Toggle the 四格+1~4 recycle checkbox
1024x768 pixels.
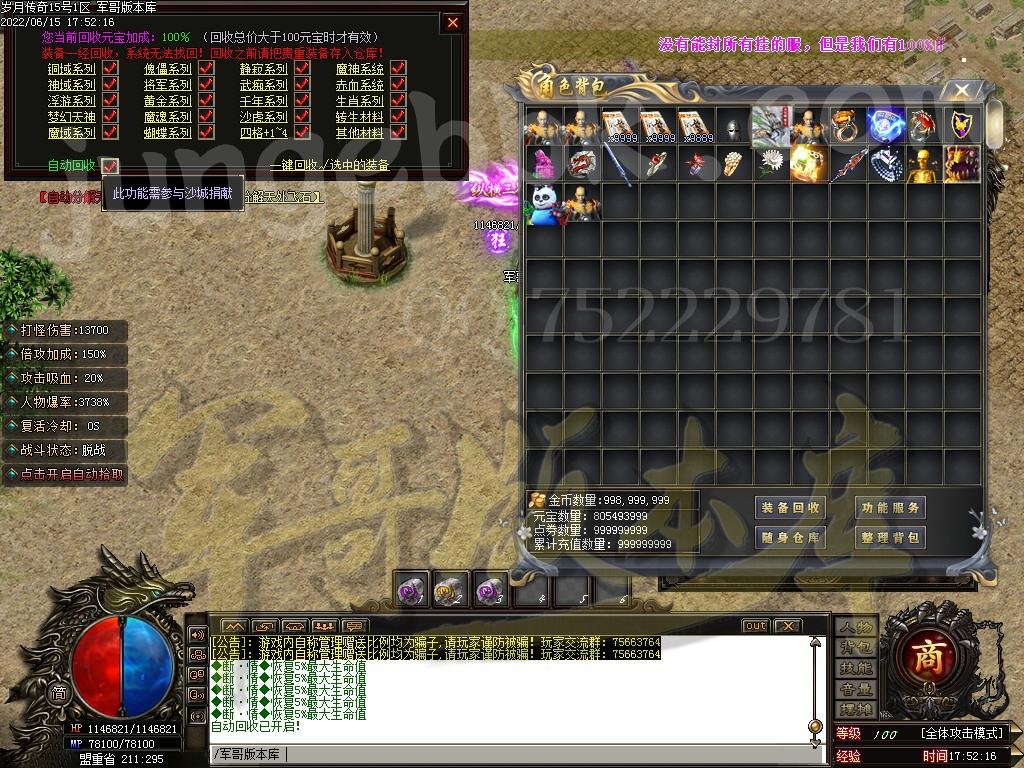point(302,132)
